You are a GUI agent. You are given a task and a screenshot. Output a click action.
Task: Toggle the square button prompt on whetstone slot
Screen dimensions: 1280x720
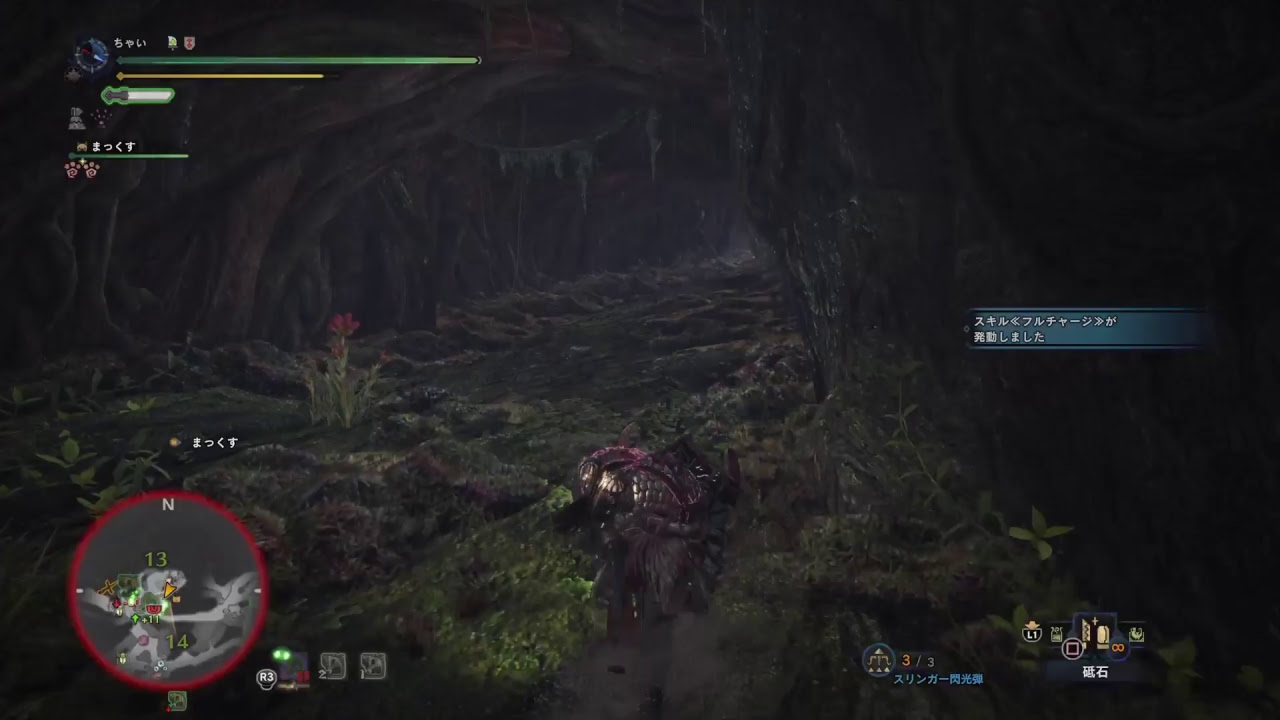tap(1073, 647)
